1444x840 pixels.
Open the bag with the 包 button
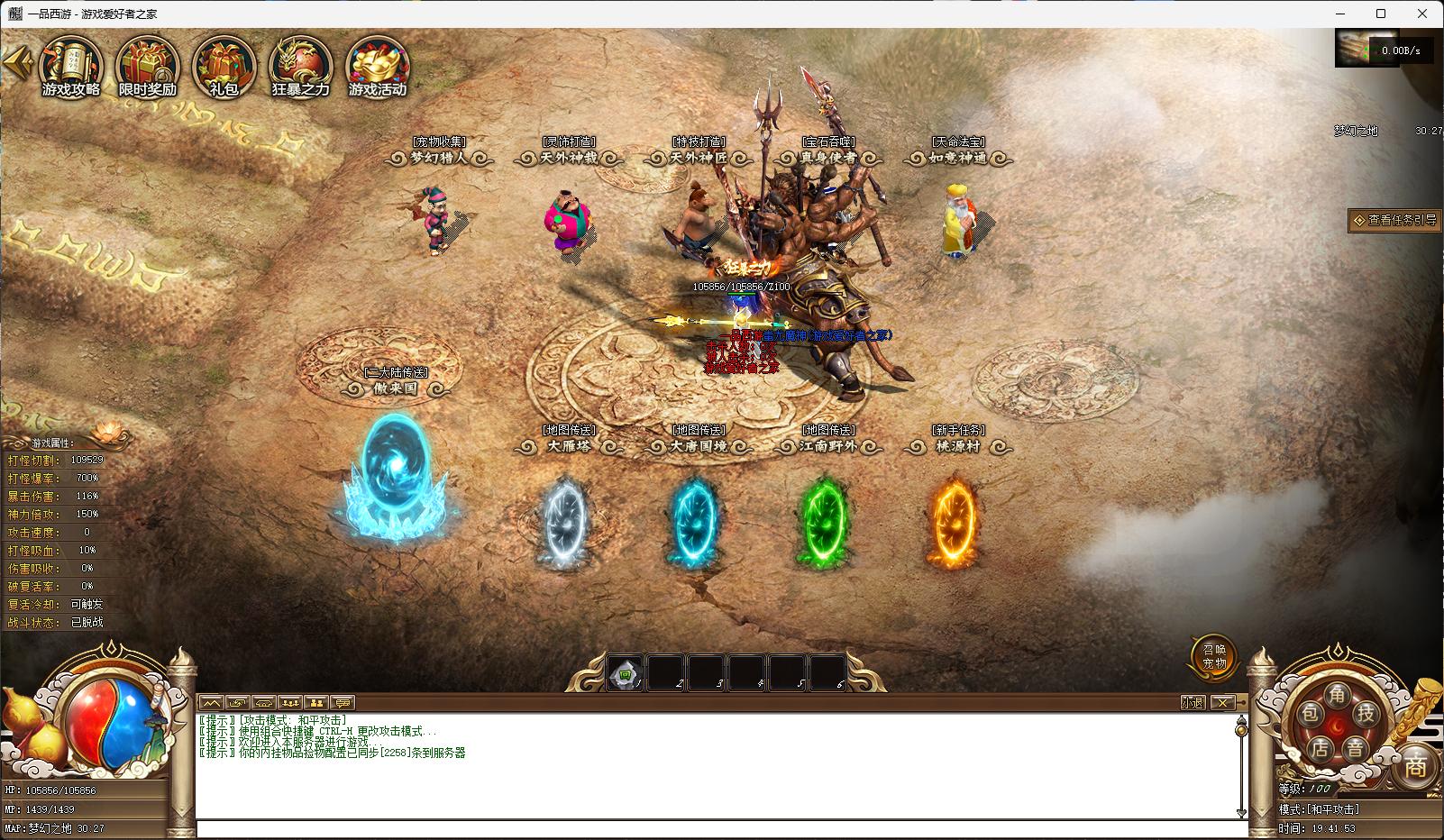(1310, 715)
